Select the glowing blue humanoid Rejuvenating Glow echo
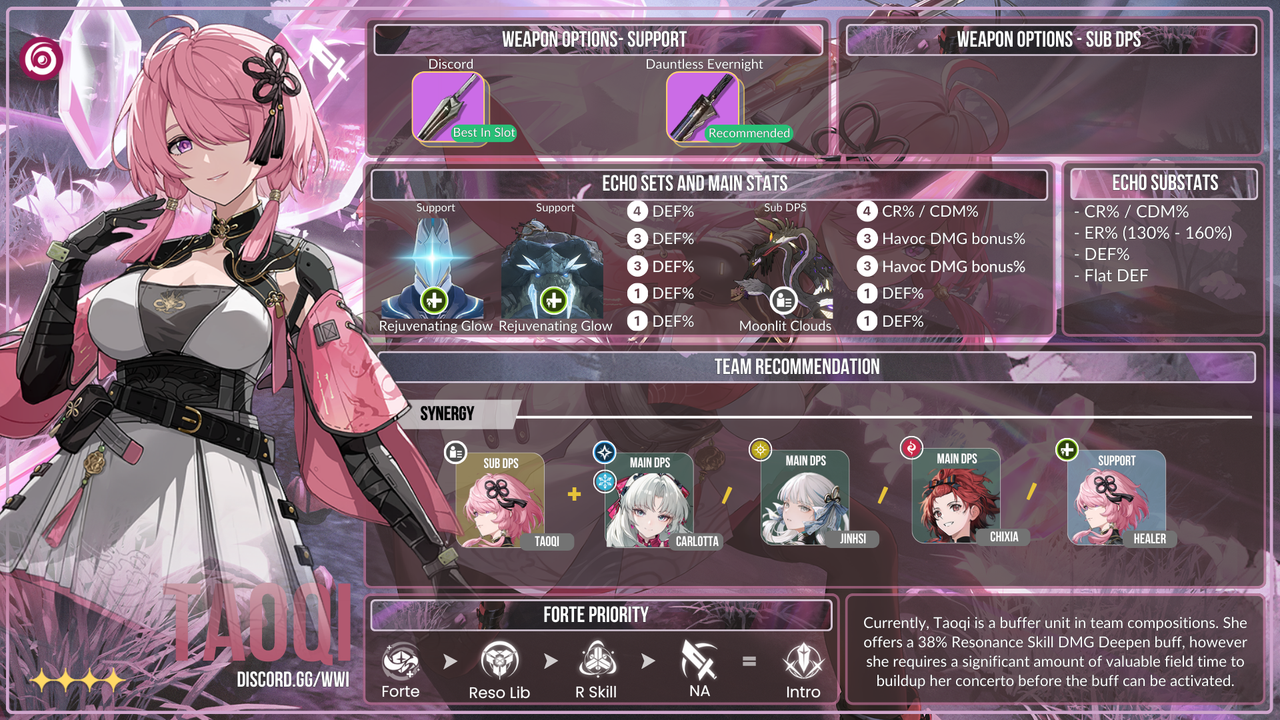This screenshot has height=720, width=1280. pos(433,268)
